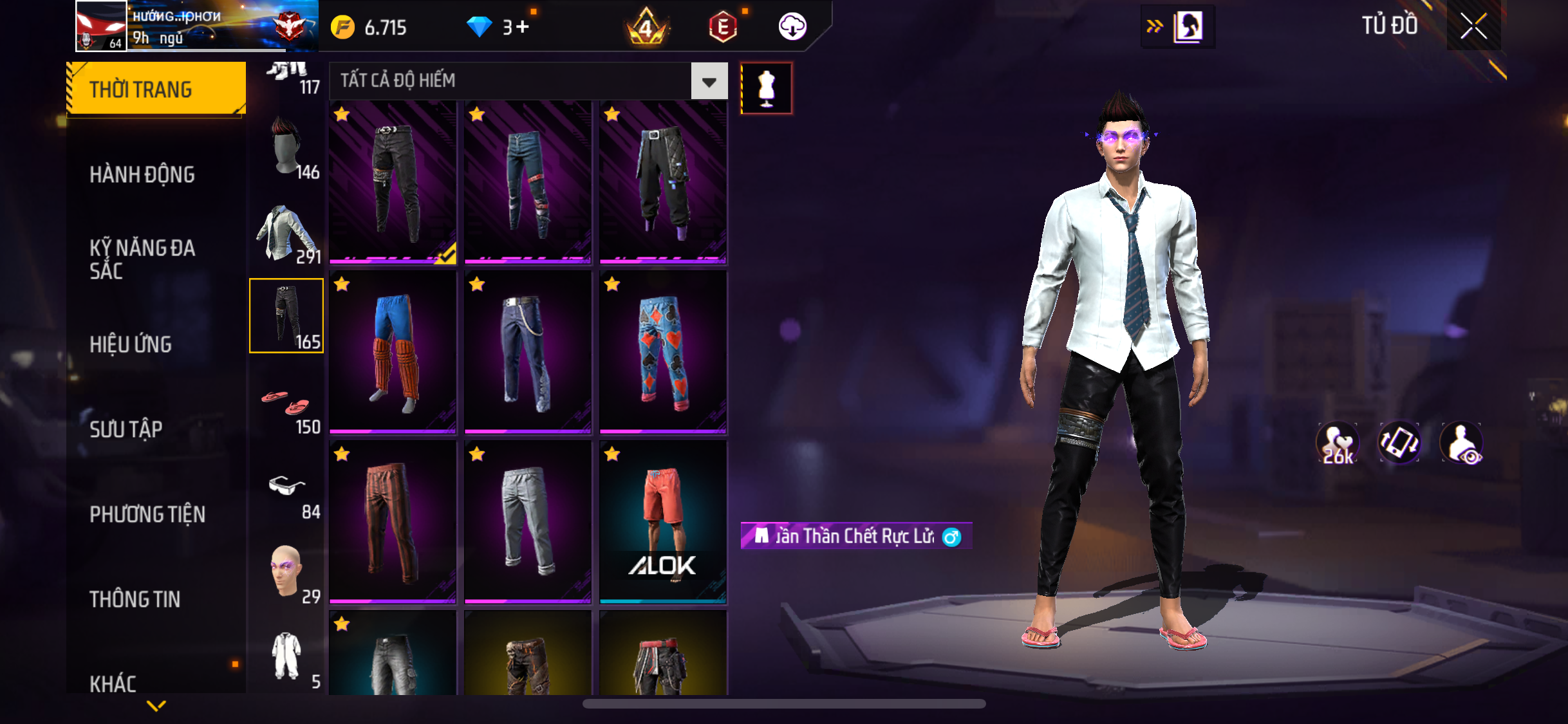This screenshot has width=1568, height=724.
Task: Pick the red striped trousers
Action: pyautogui.click(x=393, y=522)
